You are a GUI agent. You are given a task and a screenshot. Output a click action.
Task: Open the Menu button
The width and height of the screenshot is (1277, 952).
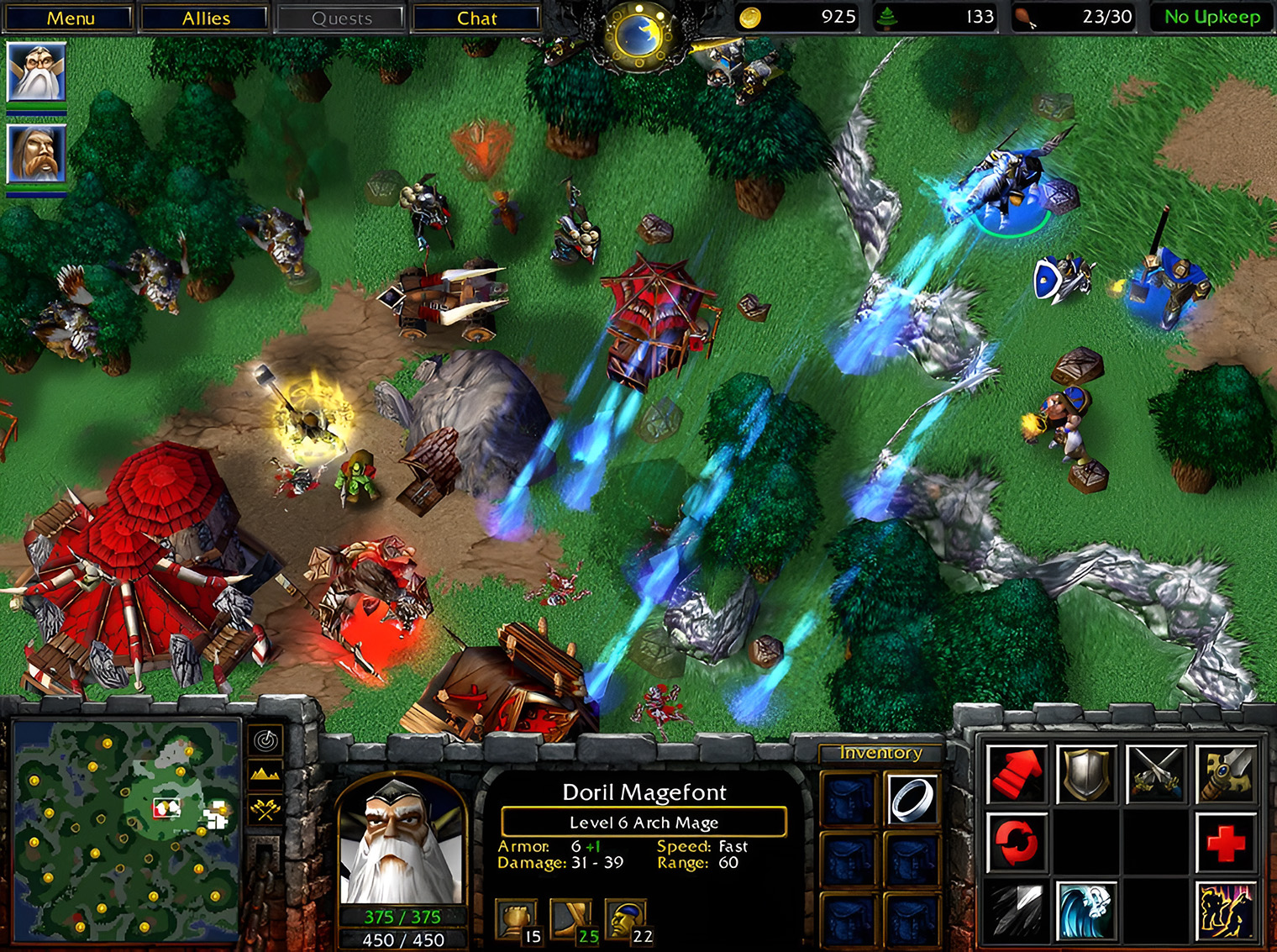tap(70, 18)
